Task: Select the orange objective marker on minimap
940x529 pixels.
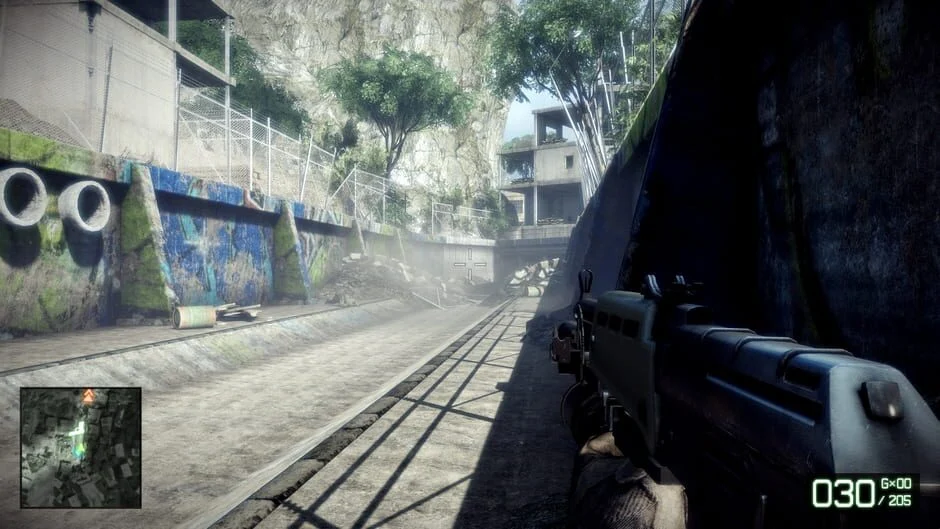Action: pos(88,397)
